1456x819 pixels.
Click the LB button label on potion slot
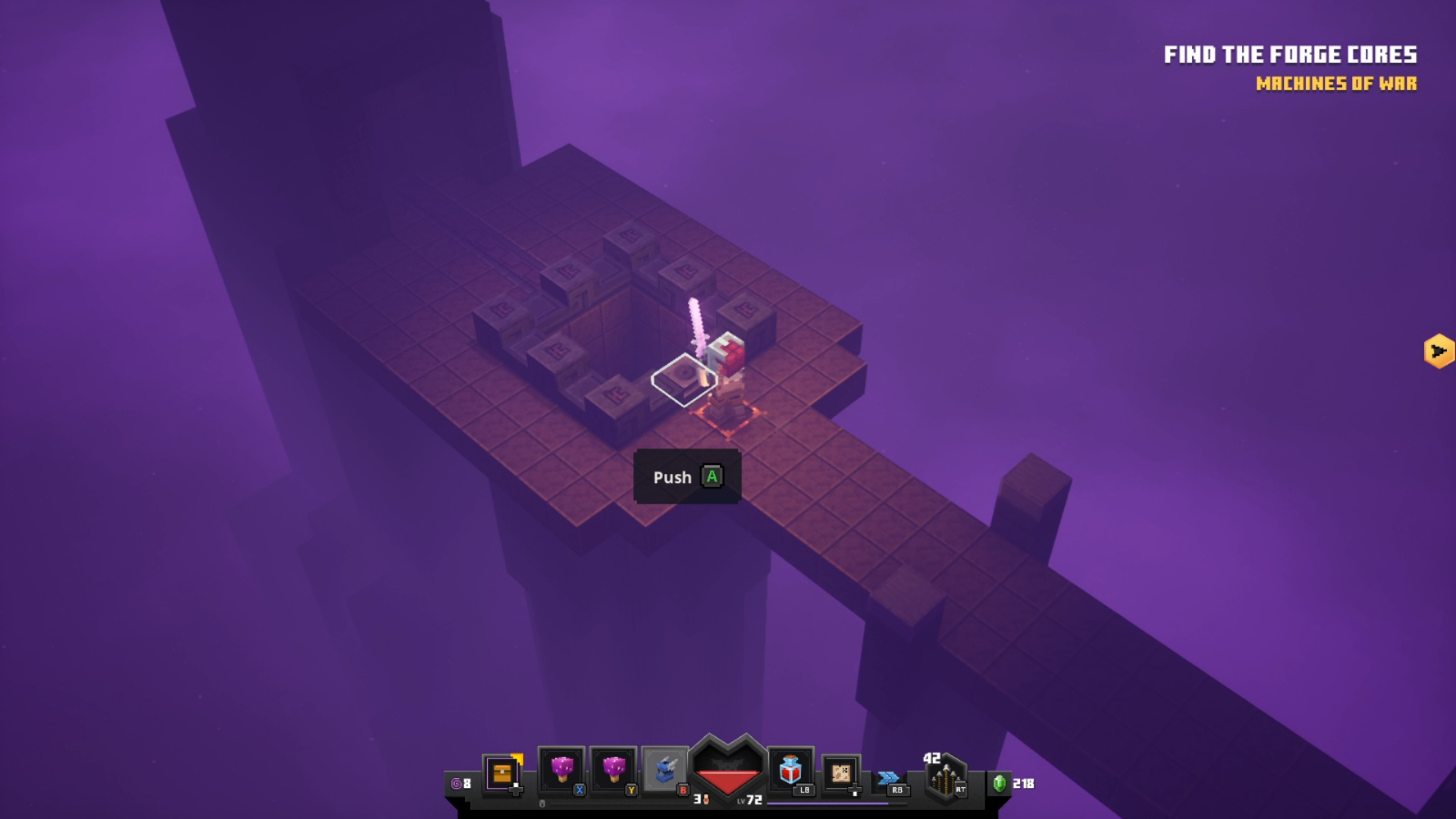click(x=803, y=790)
